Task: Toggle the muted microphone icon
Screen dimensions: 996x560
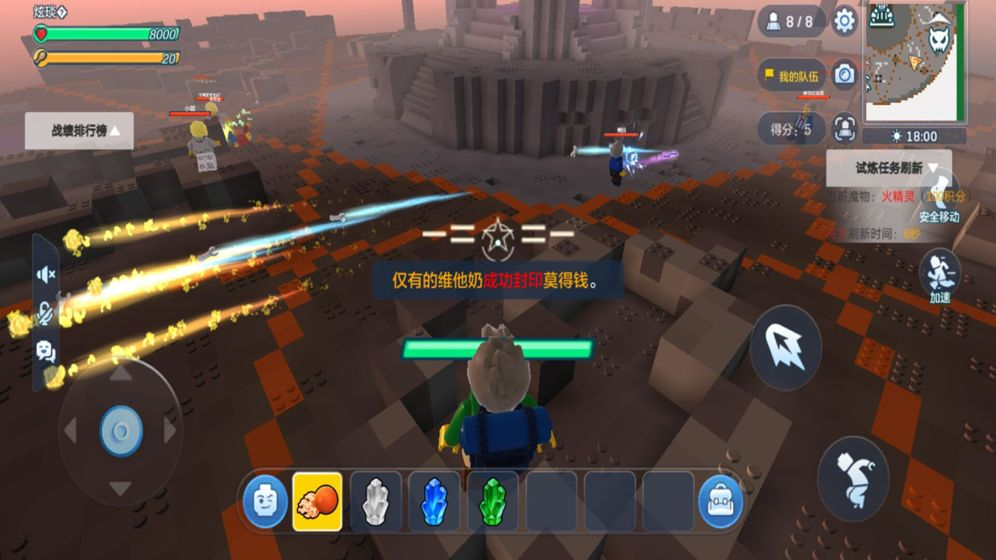Action: click(45, 313)
